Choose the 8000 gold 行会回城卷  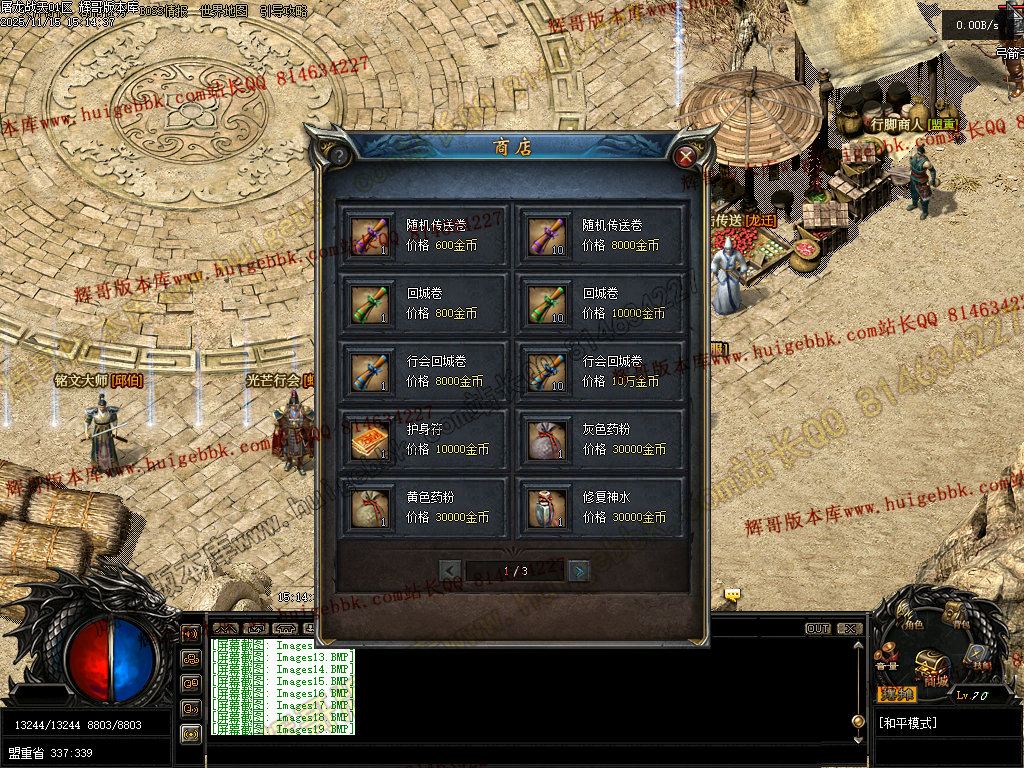pos(425,371)
